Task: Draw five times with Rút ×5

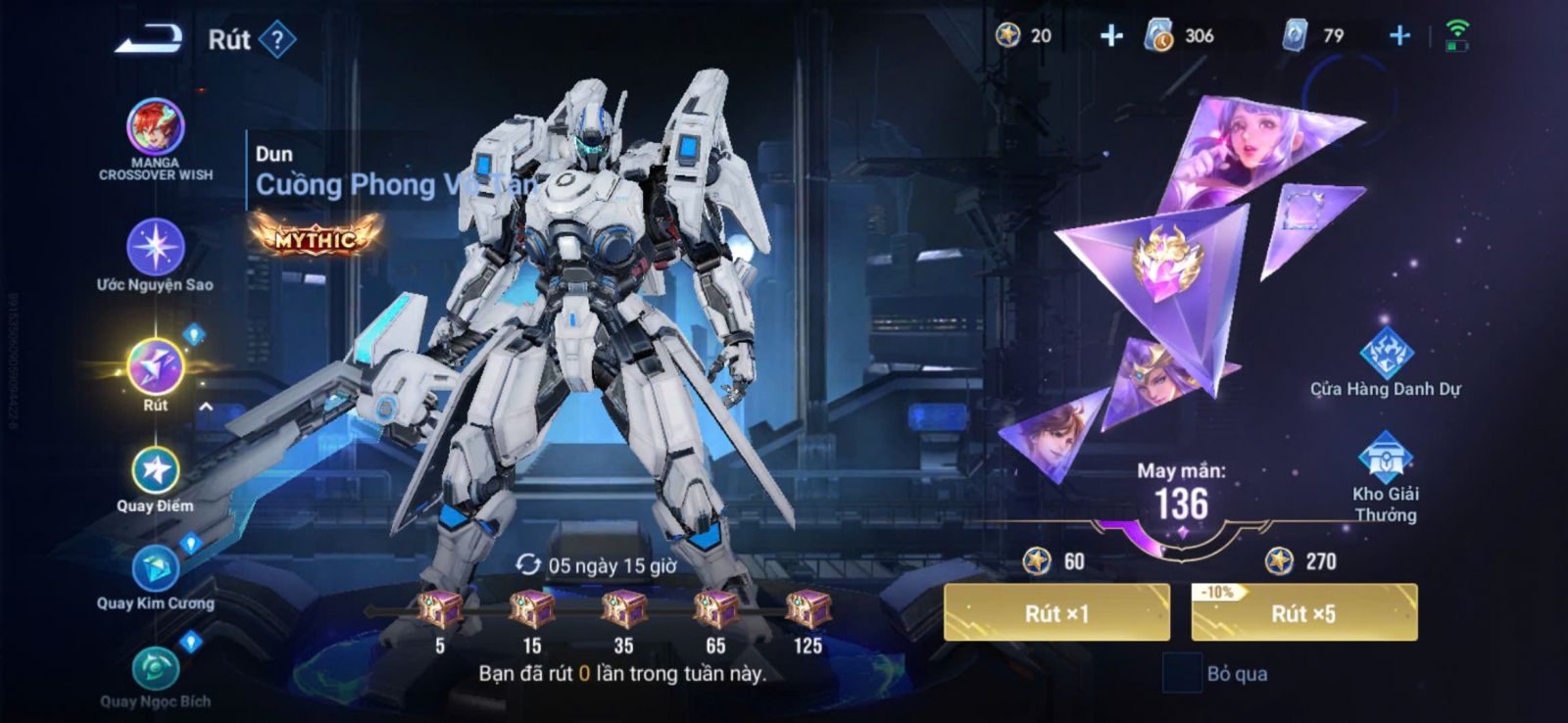Action: point(1303,613)
